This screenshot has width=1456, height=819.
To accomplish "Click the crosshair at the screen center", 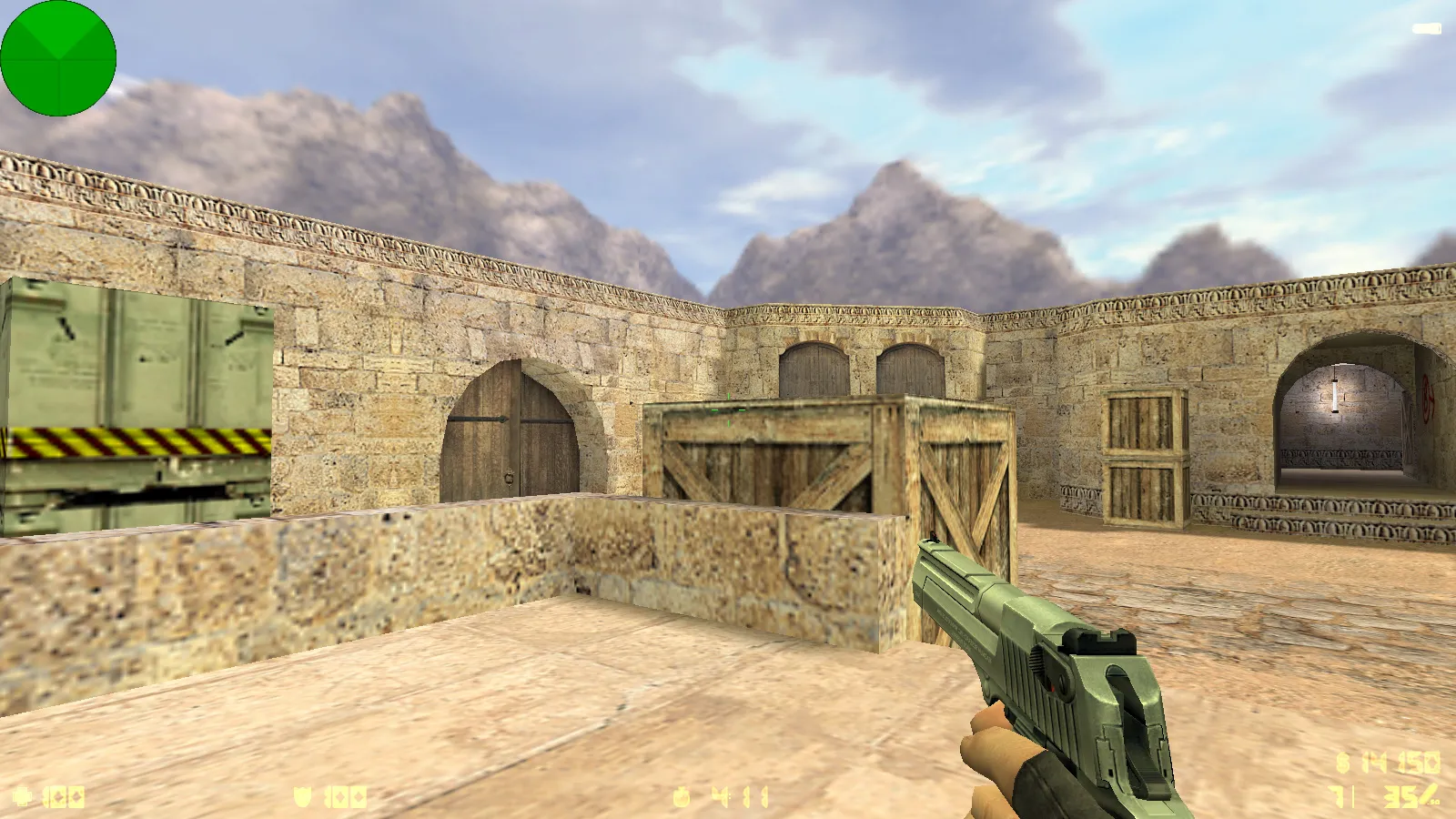I will click(x=728, y=409).
